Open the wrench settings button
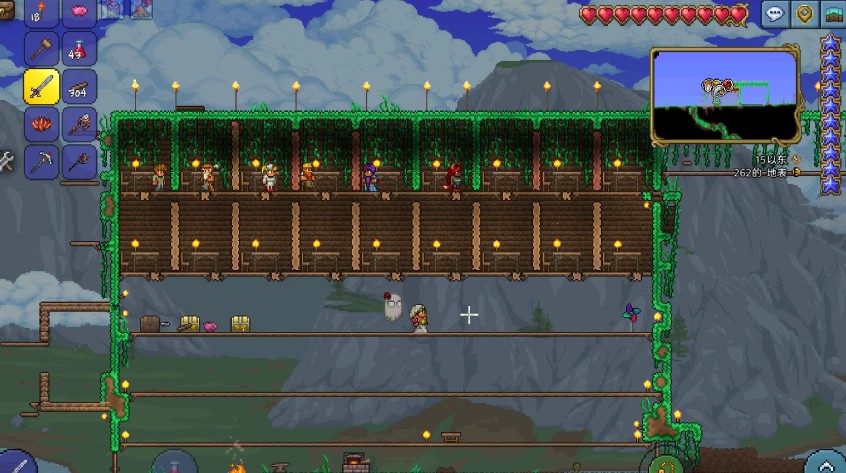 6,160
